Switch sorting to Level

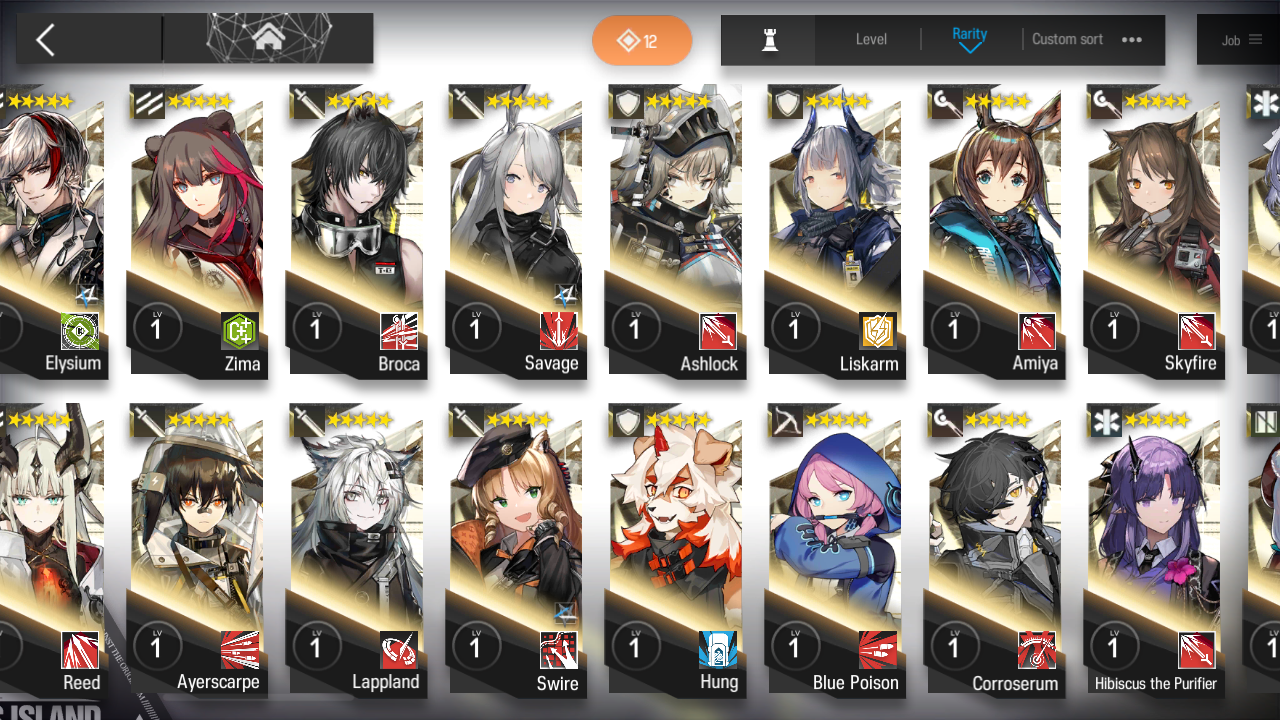tap(870, 40)
